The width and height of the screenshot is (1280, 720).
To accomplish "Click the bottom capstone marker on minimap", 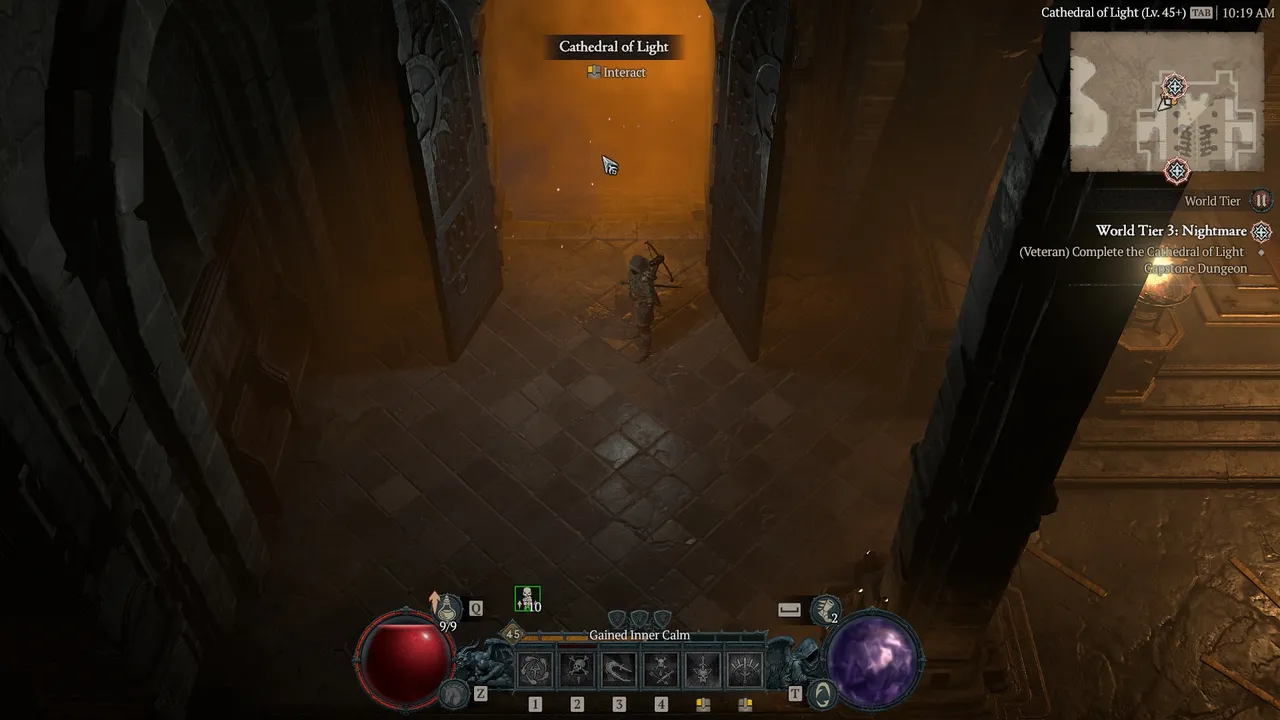I will click(1177, 171).
